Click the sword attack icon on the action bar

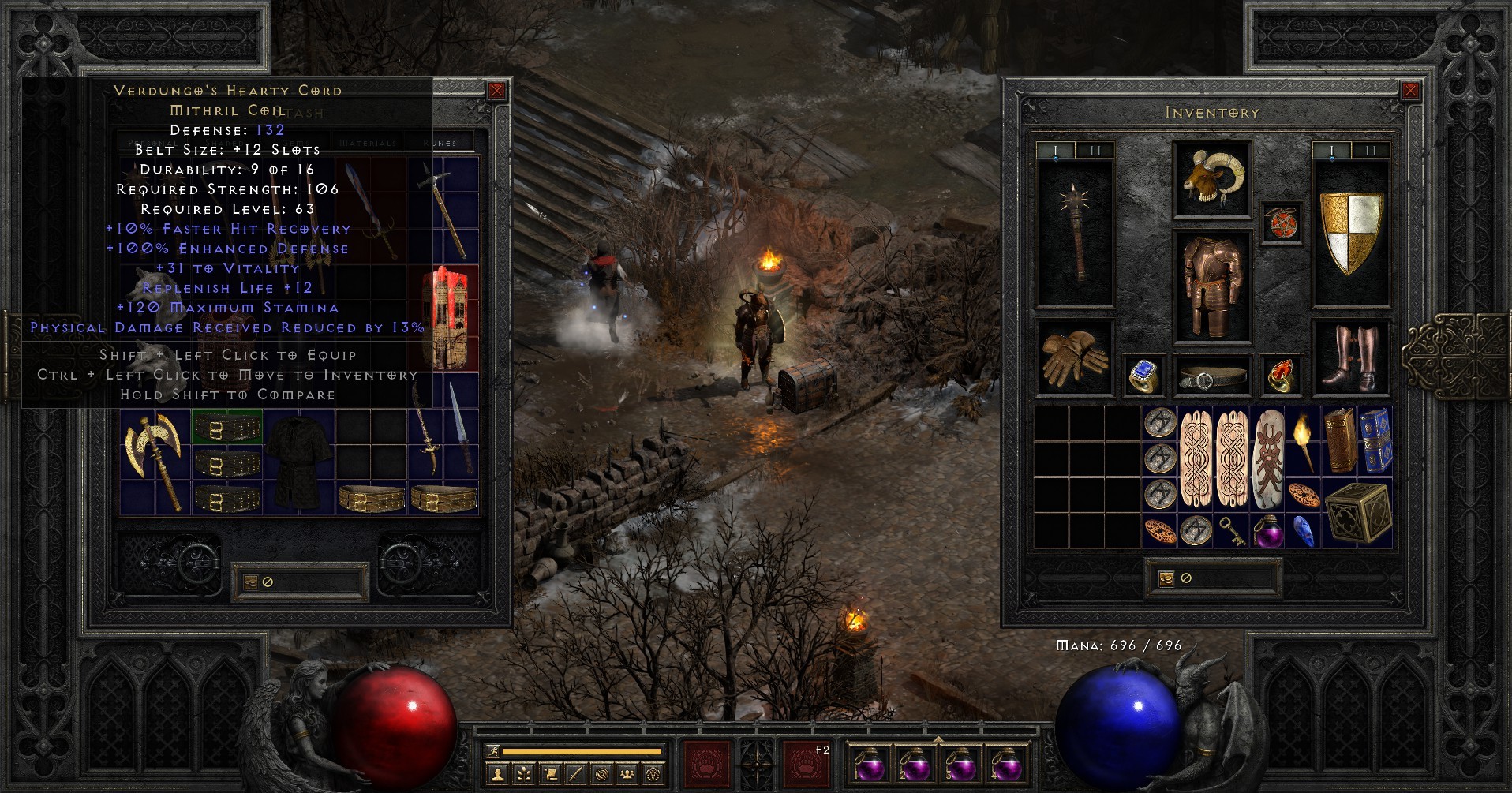(x=575, y=774)
